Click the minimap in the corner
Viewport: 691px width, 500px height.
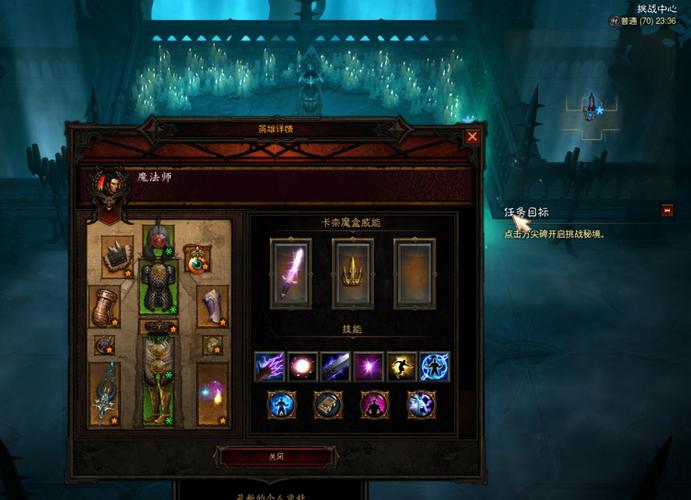pyautogui.click(x=592, y=108)
